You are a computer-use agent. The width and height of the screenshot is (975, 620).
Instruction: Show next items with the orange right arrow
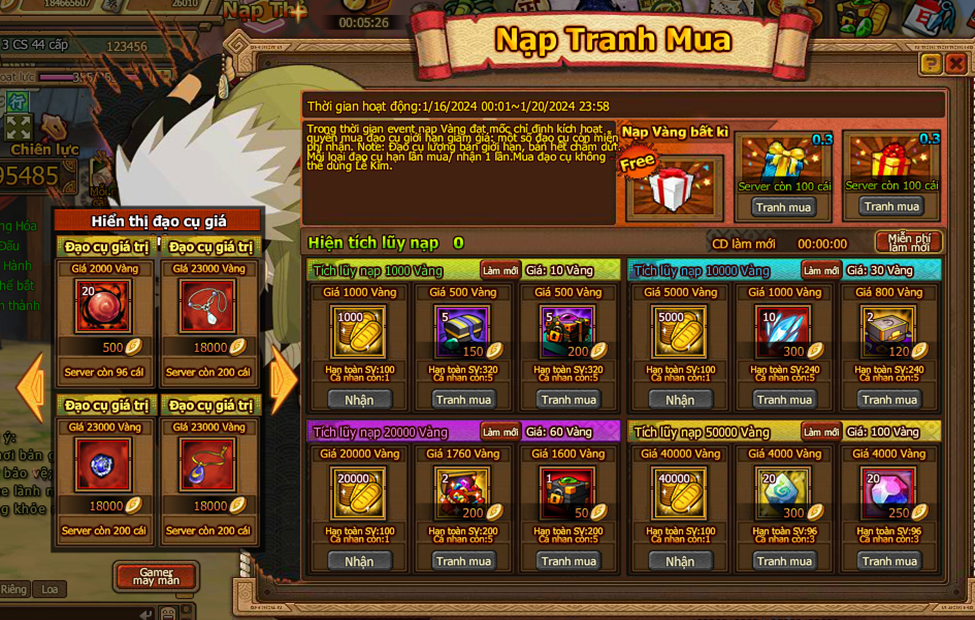(x=282, y=380)
